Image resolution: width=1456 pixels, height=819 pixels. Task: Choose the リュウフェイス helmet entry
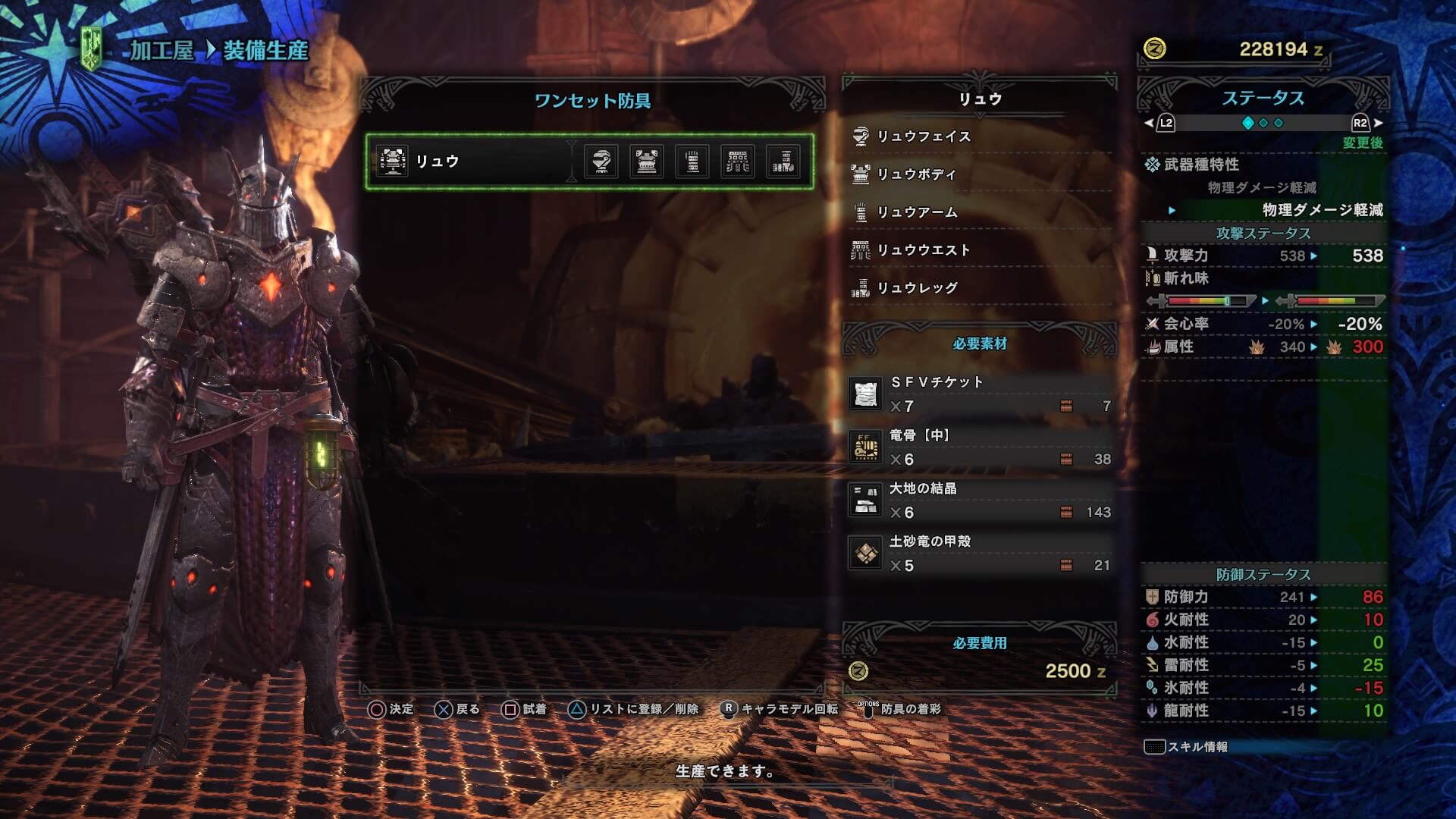pos(923,136)
